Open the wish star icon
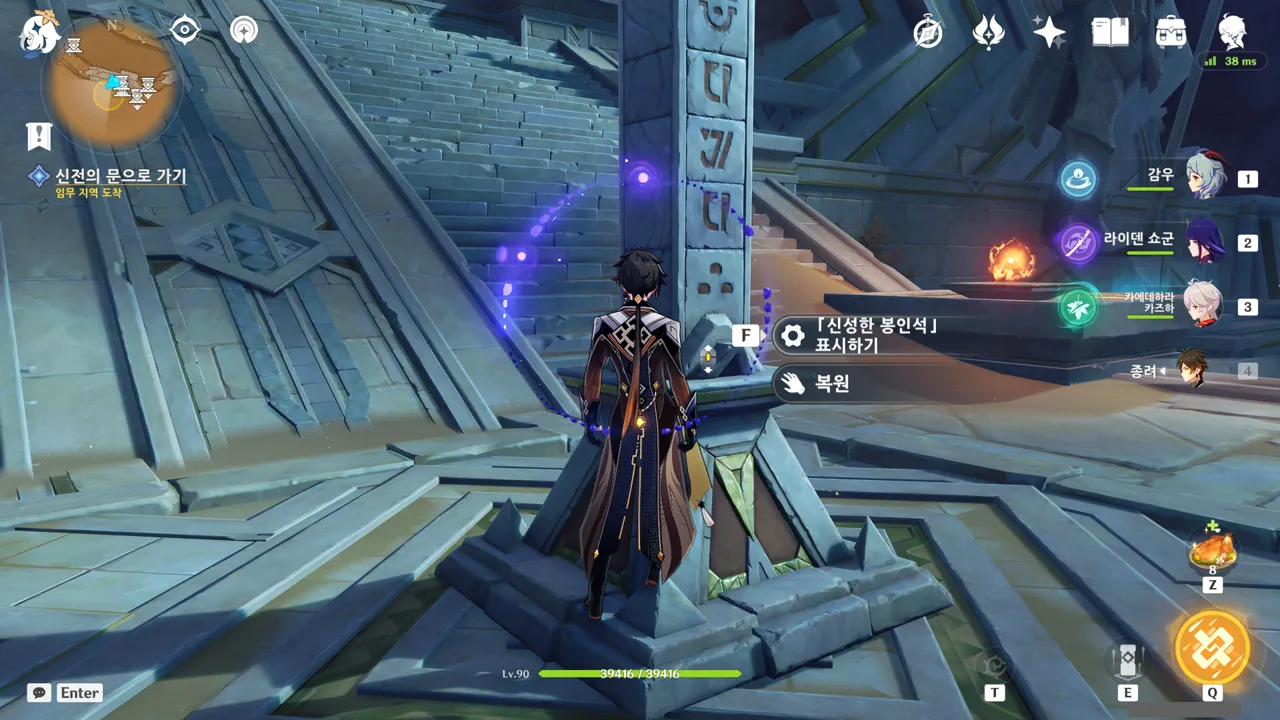This screenshot has width=1280, height=720. 1049,33
